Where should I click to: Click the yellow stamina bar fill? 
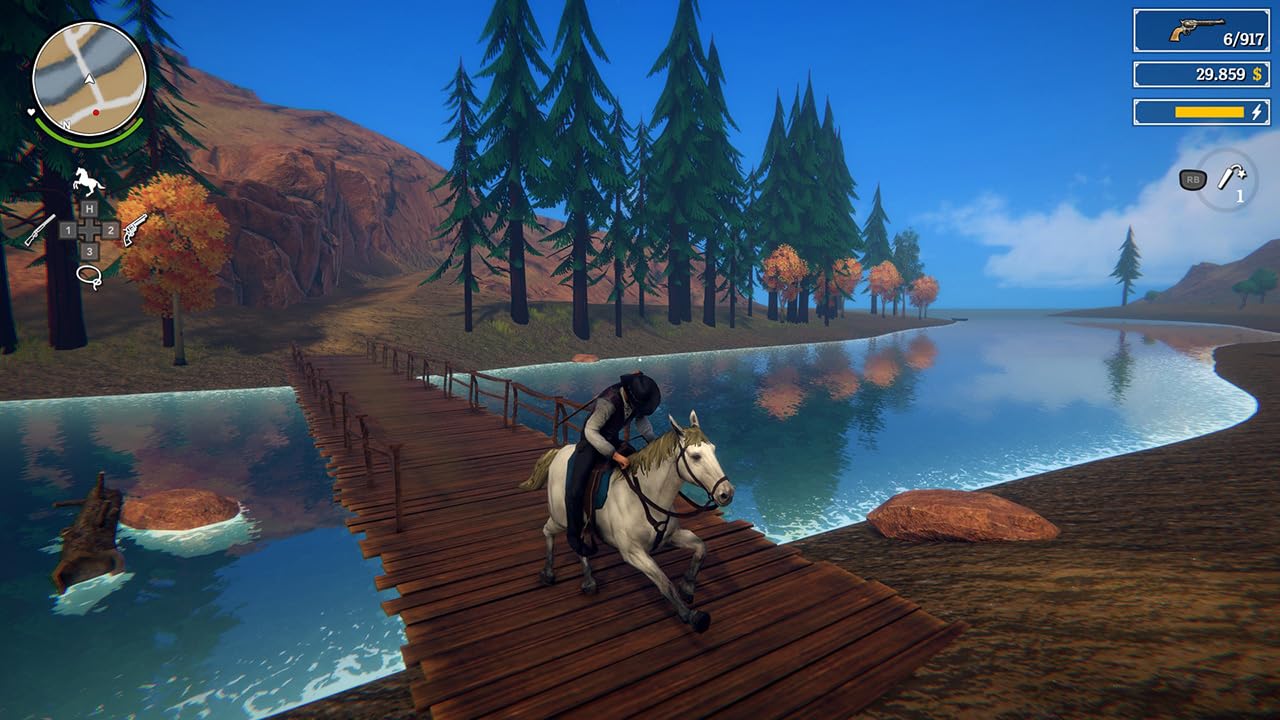click(x=1210, y=112)
